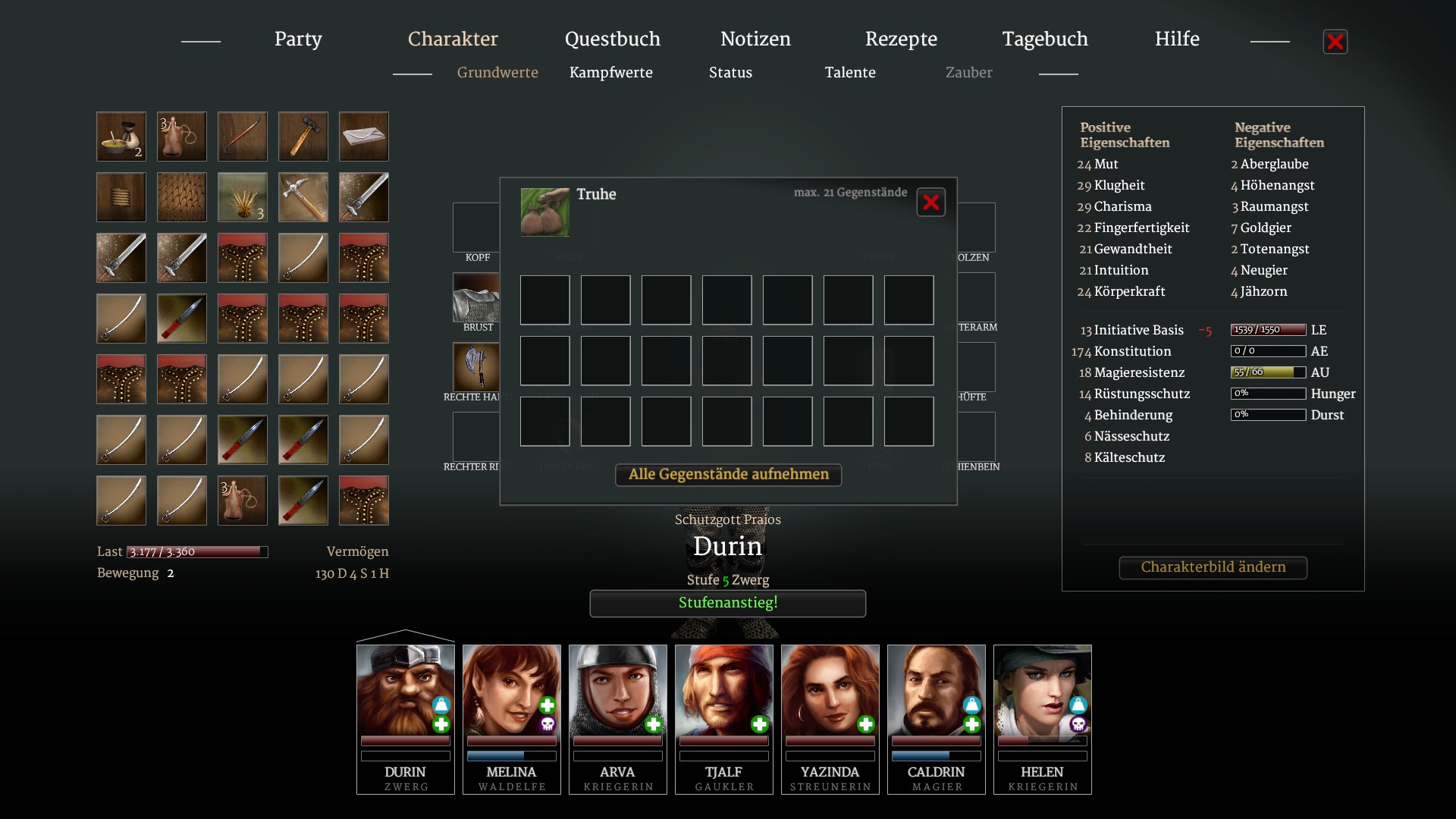The width and height of the screenshot is (1456, 819).
Task: Click Charakterbild ändern button
Action: pos(1213,567)
